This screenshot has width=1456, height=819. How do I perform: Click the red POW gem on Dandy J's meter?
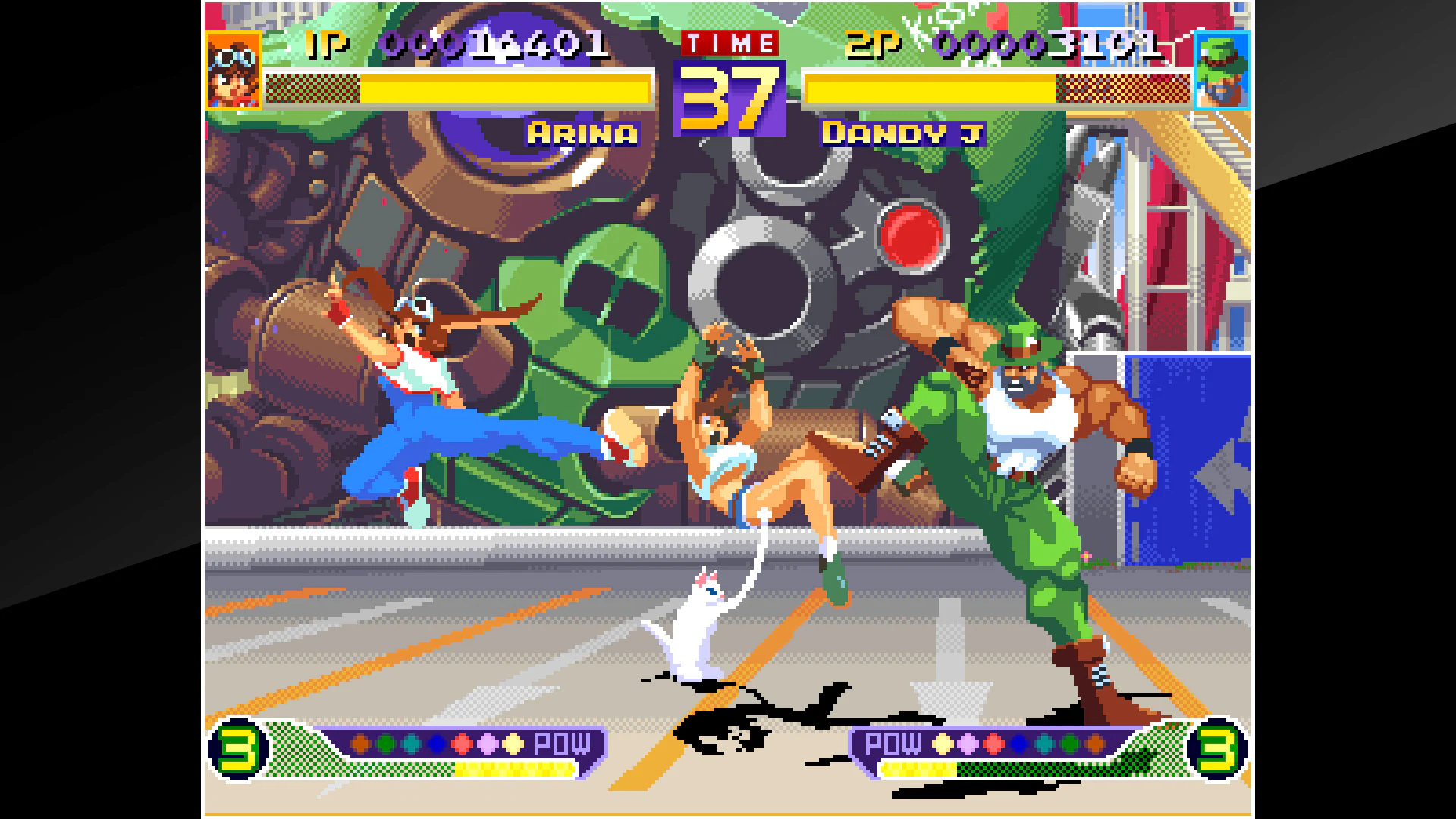click(993, 745)
